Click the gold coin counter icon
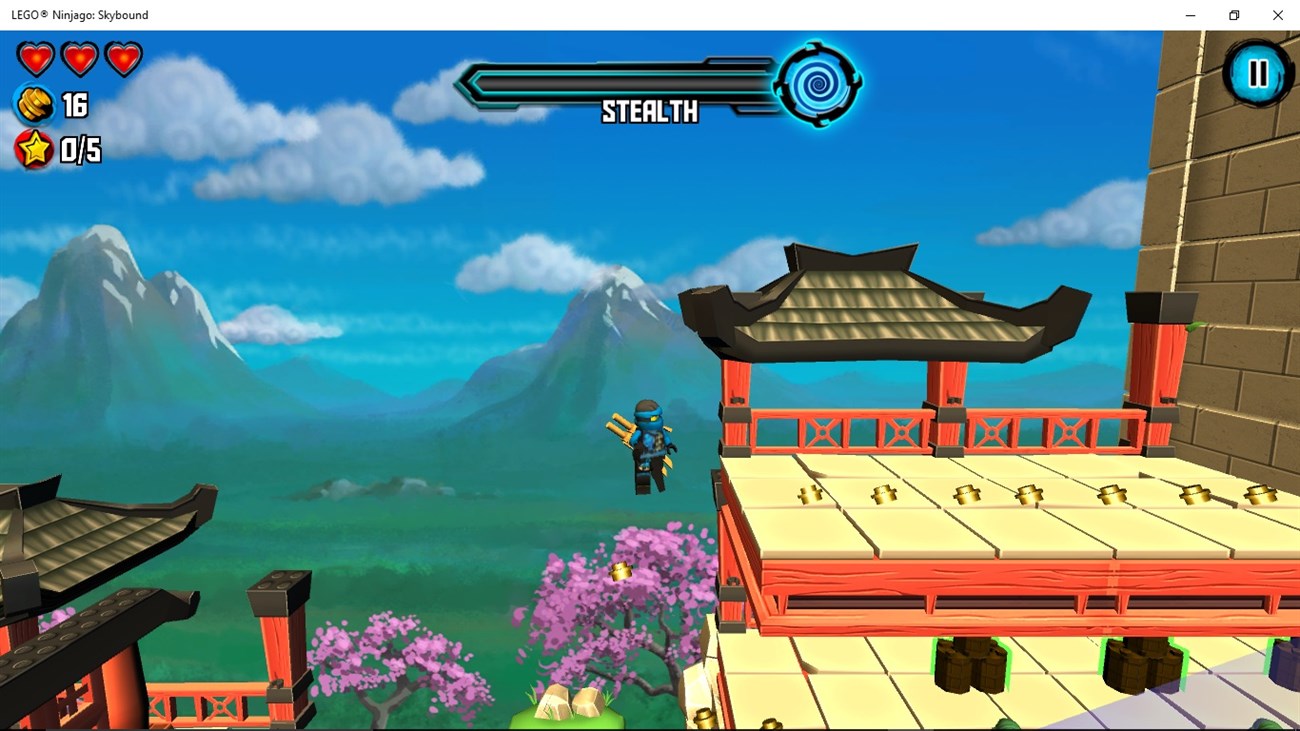 point(33,104)
